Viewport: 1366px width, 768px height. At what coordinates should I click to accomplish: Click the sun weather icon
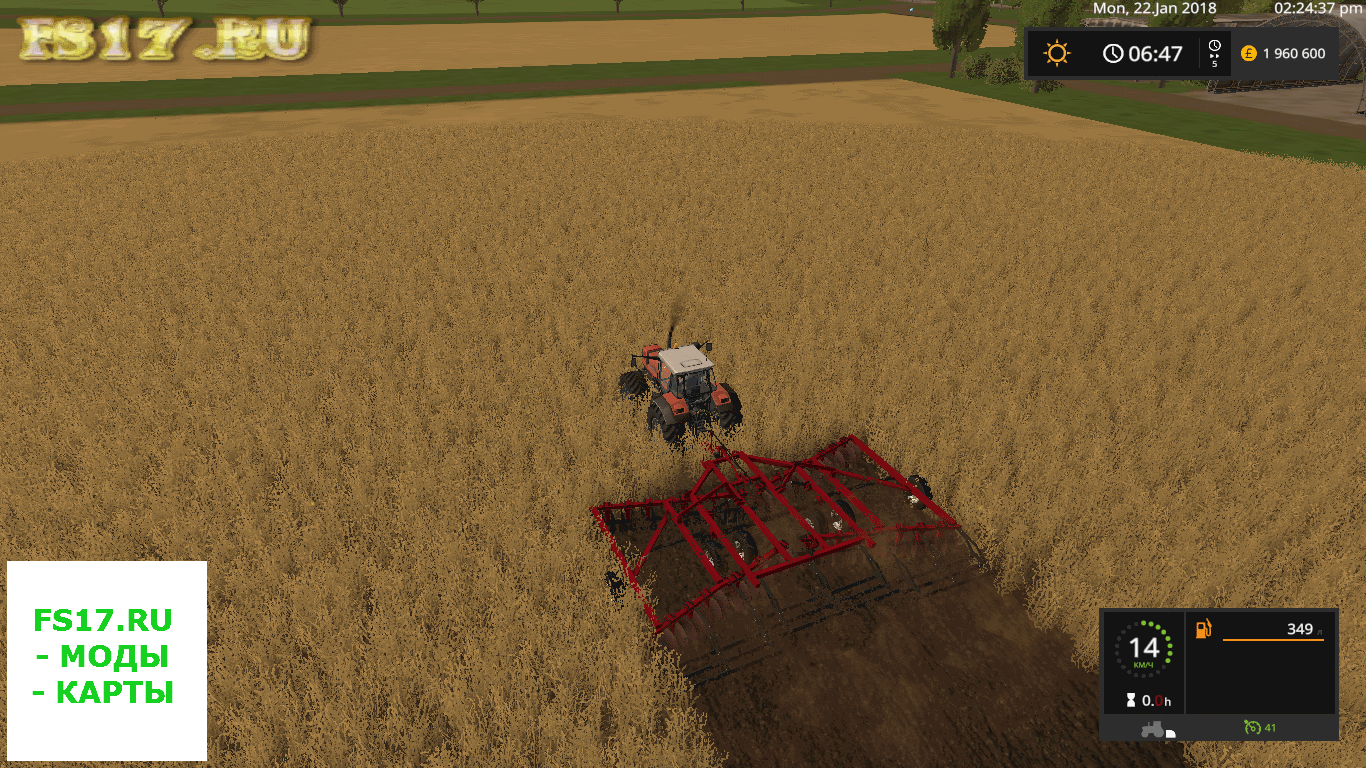click(x=1057, y=53)
